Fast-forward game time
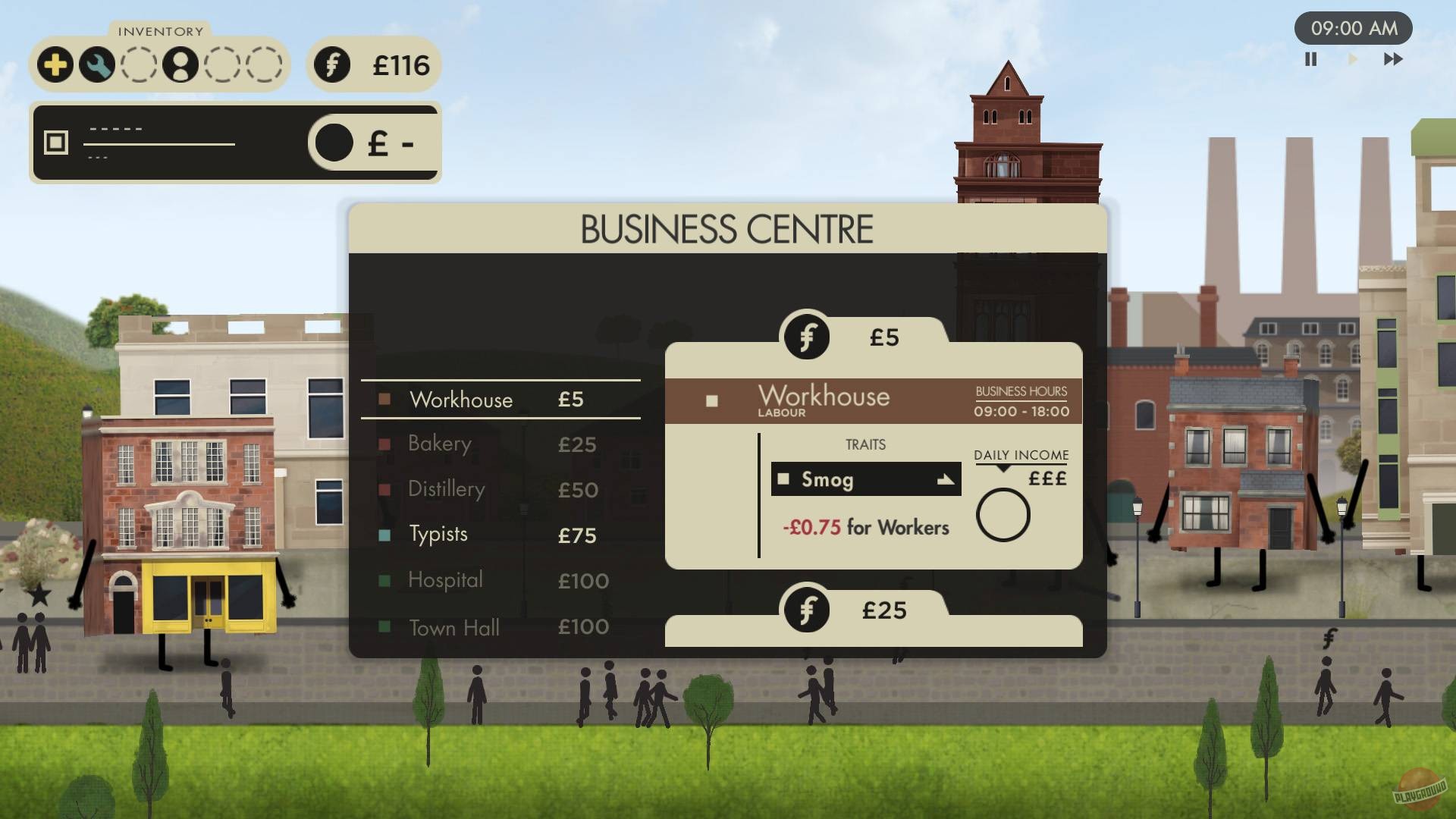Image resolution: width=1456 pixels, height=819 pixels. tap(1394, 59)
